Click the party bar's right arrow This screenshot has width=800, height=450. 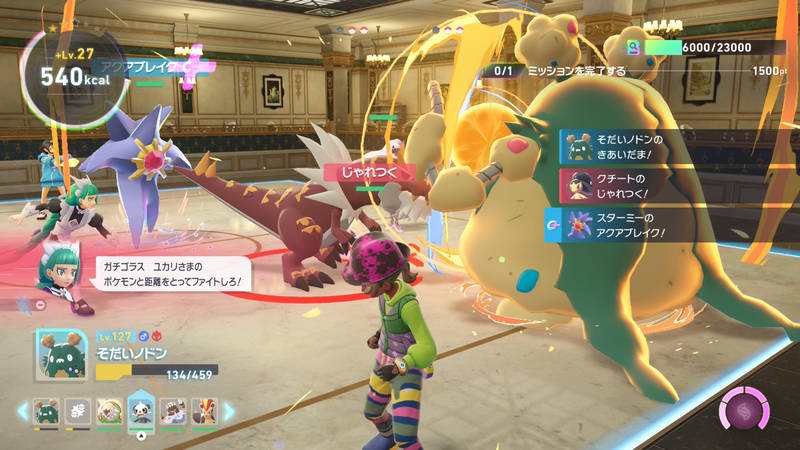tap(228, 411)
